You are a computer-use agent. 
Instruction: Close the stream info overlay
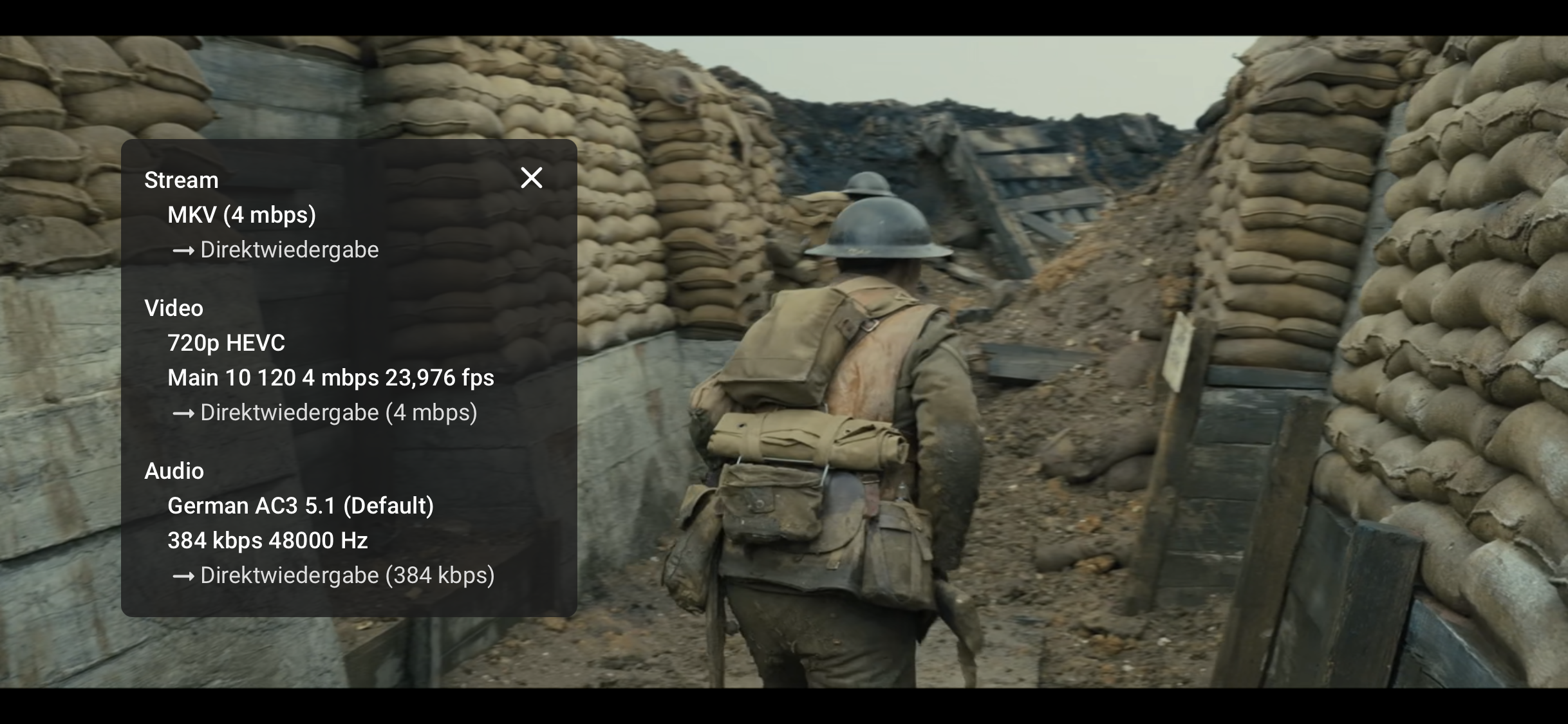pyautogui.click(x=531, y=178)
